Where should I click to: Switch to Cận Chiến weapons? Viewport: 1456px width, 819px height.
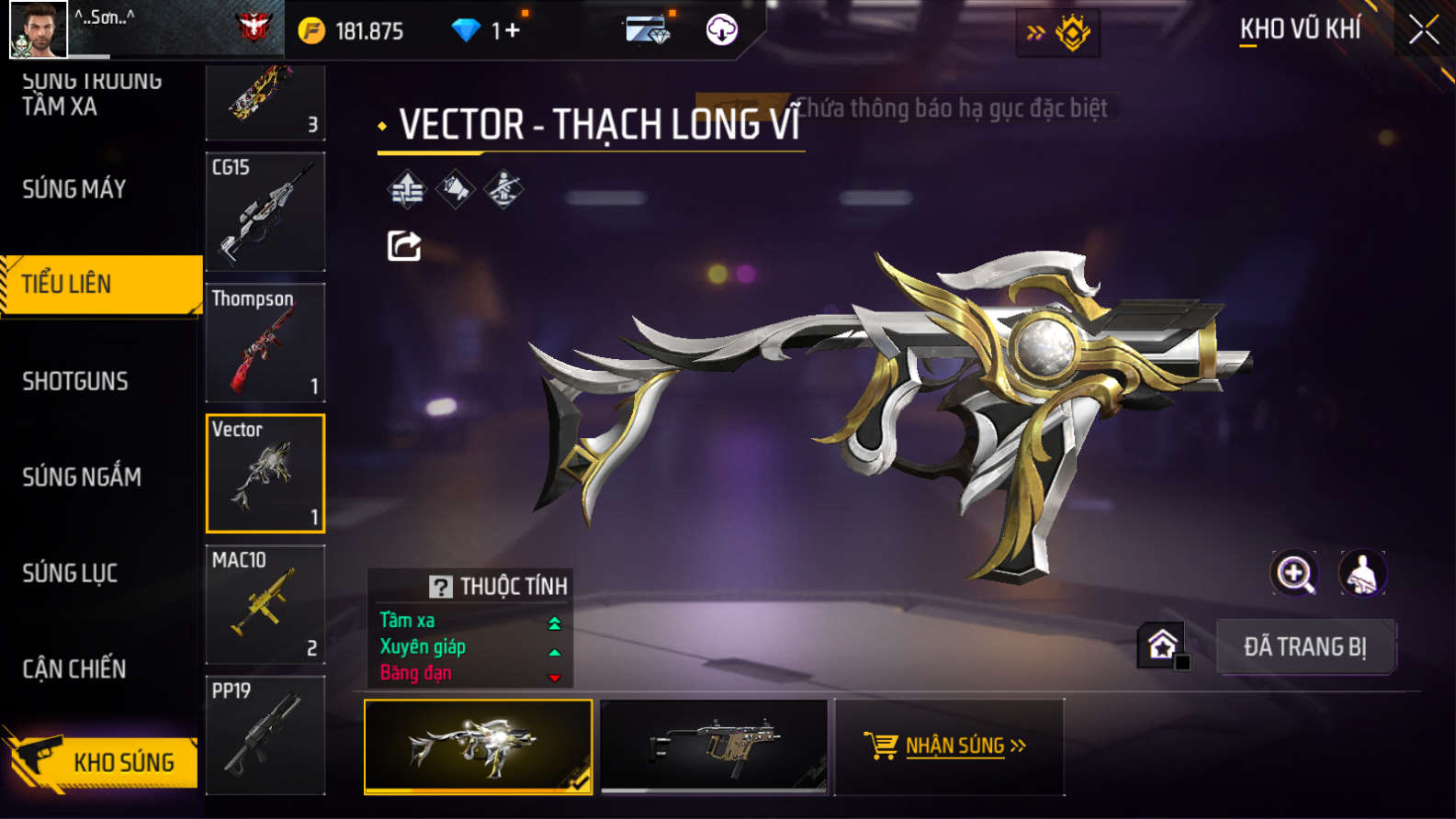(x=74, y=668)
